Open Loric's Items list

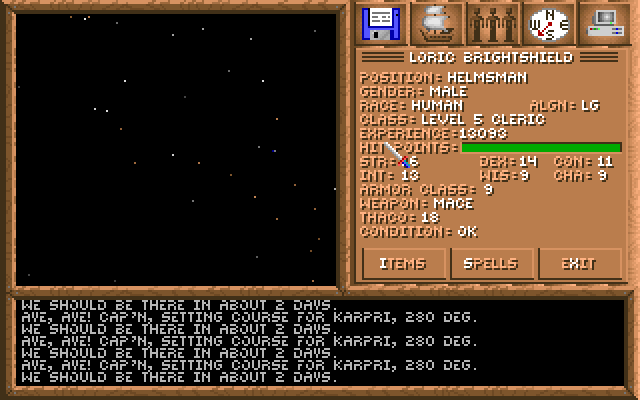pos(403,264)
